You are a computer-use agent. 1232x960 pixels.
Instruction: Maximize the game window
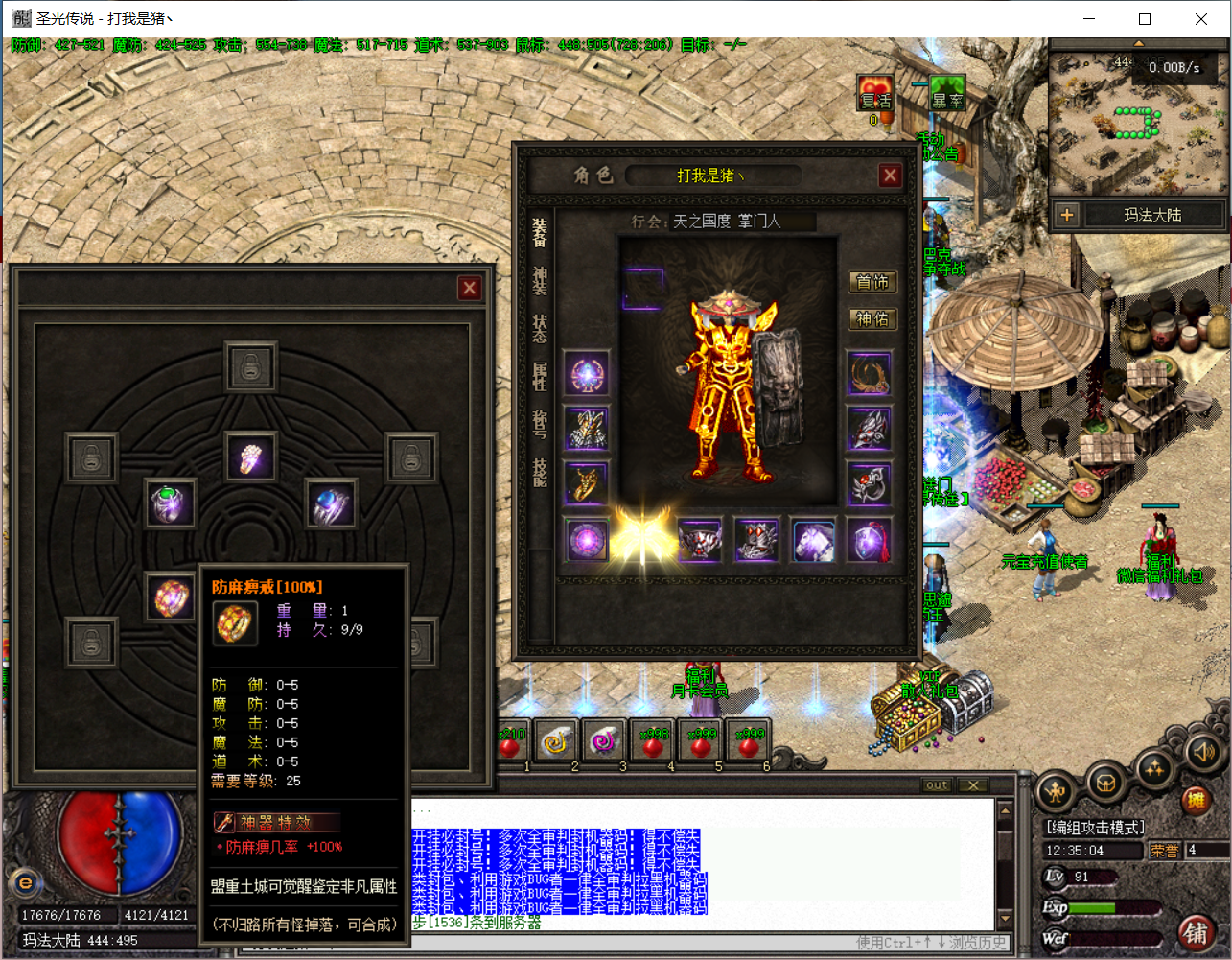tap(1144, 19)
